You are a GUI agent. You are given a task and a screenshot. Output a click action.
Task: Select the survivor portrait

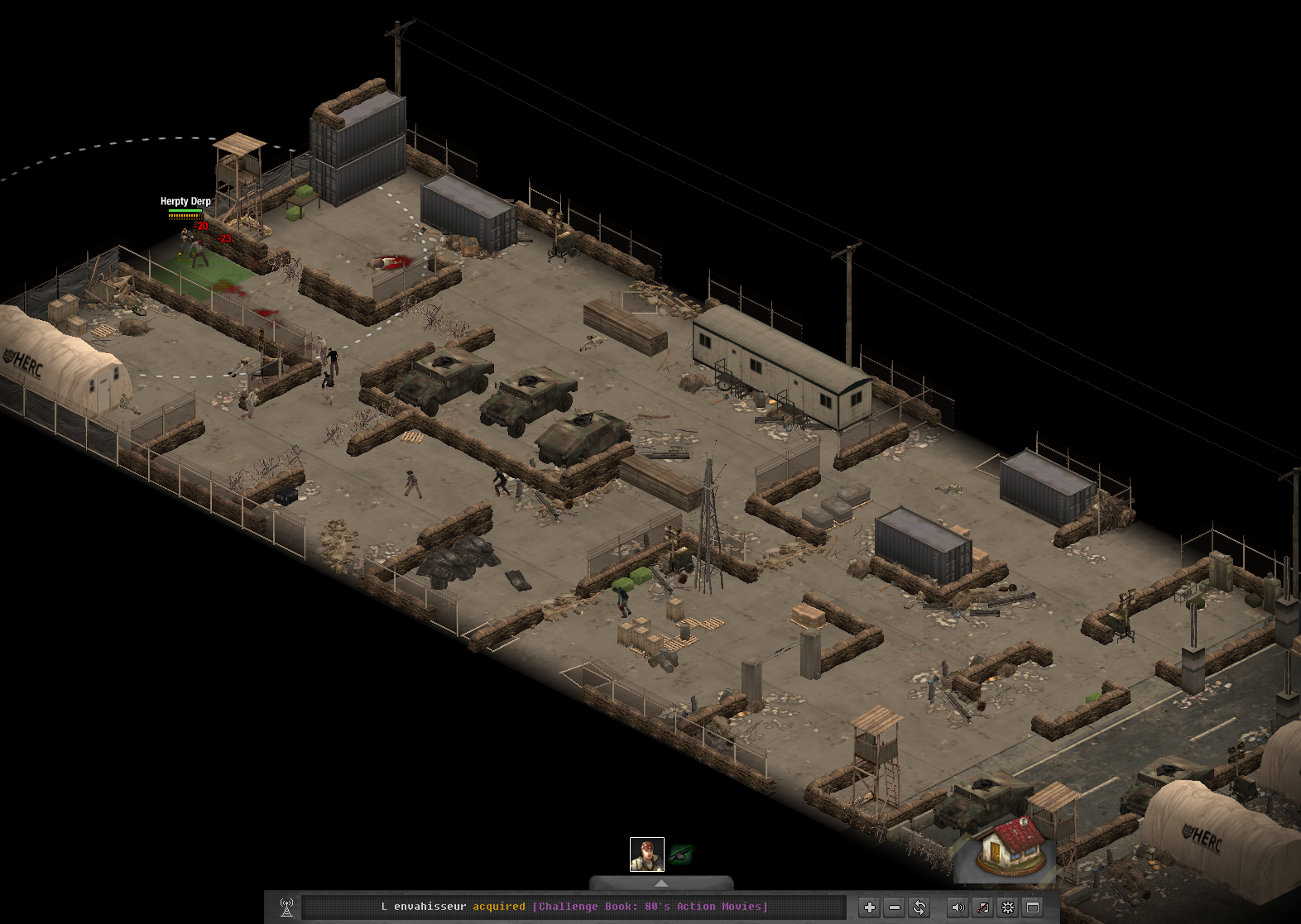646,855
